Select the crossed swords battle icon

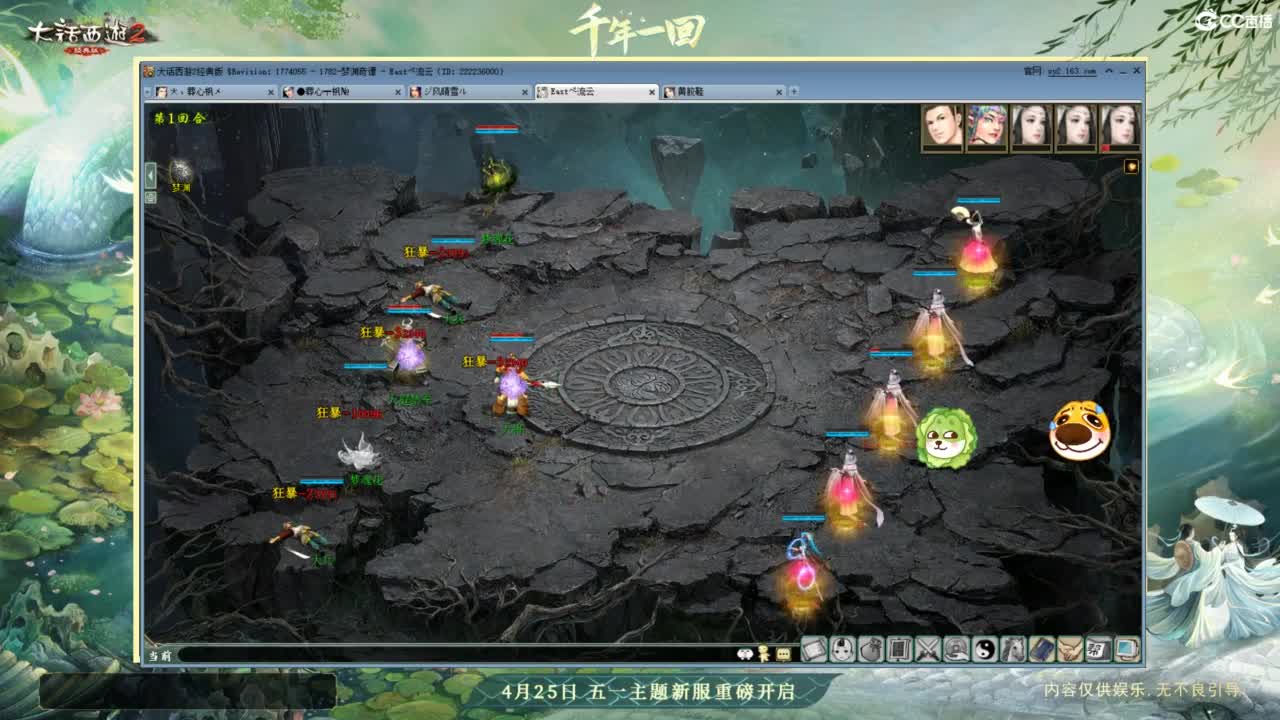(x=928, y=652)
